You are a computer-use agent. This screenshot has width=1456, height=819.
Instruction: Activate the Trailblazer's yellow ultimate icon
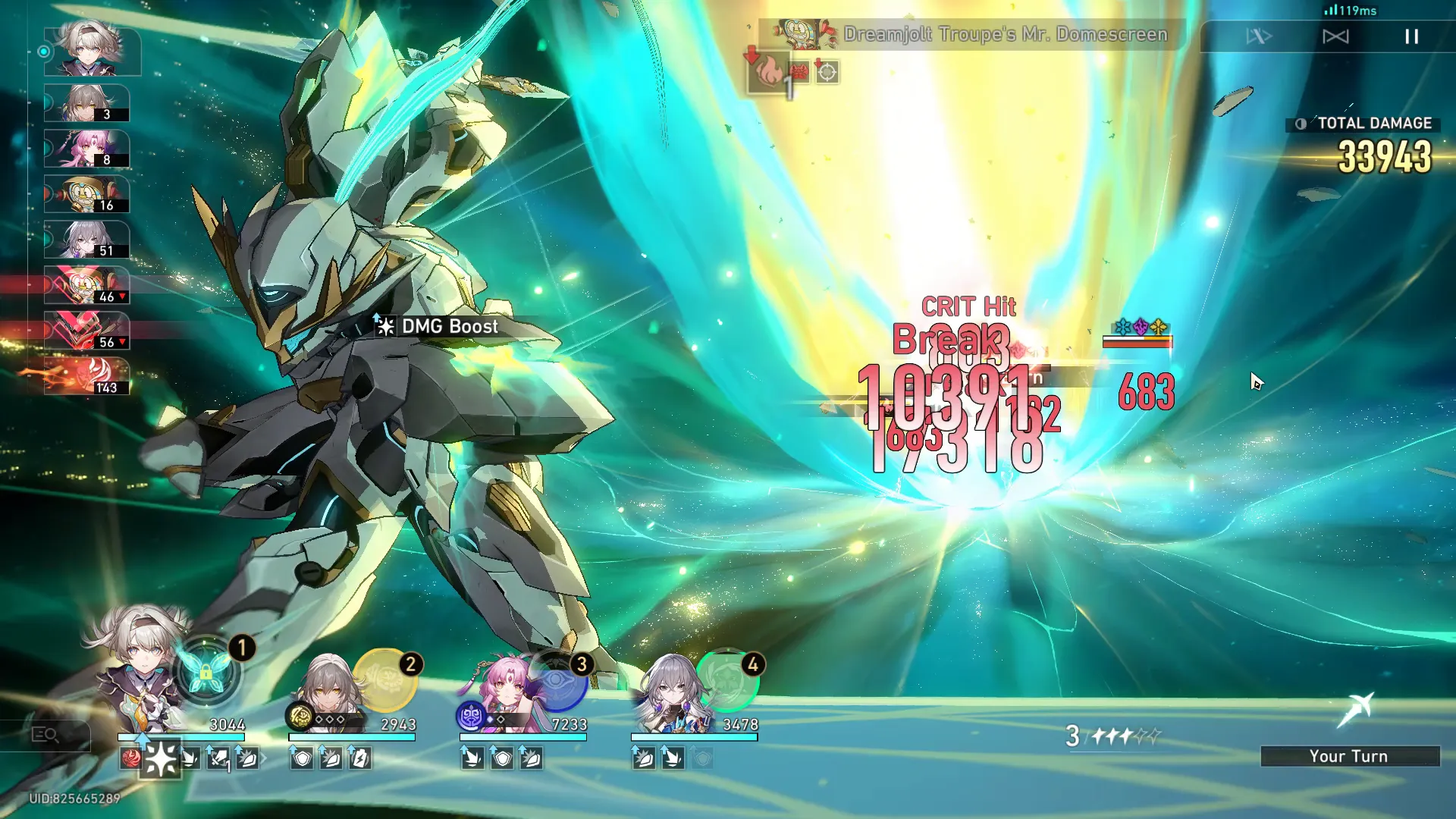tap(385, 679)
